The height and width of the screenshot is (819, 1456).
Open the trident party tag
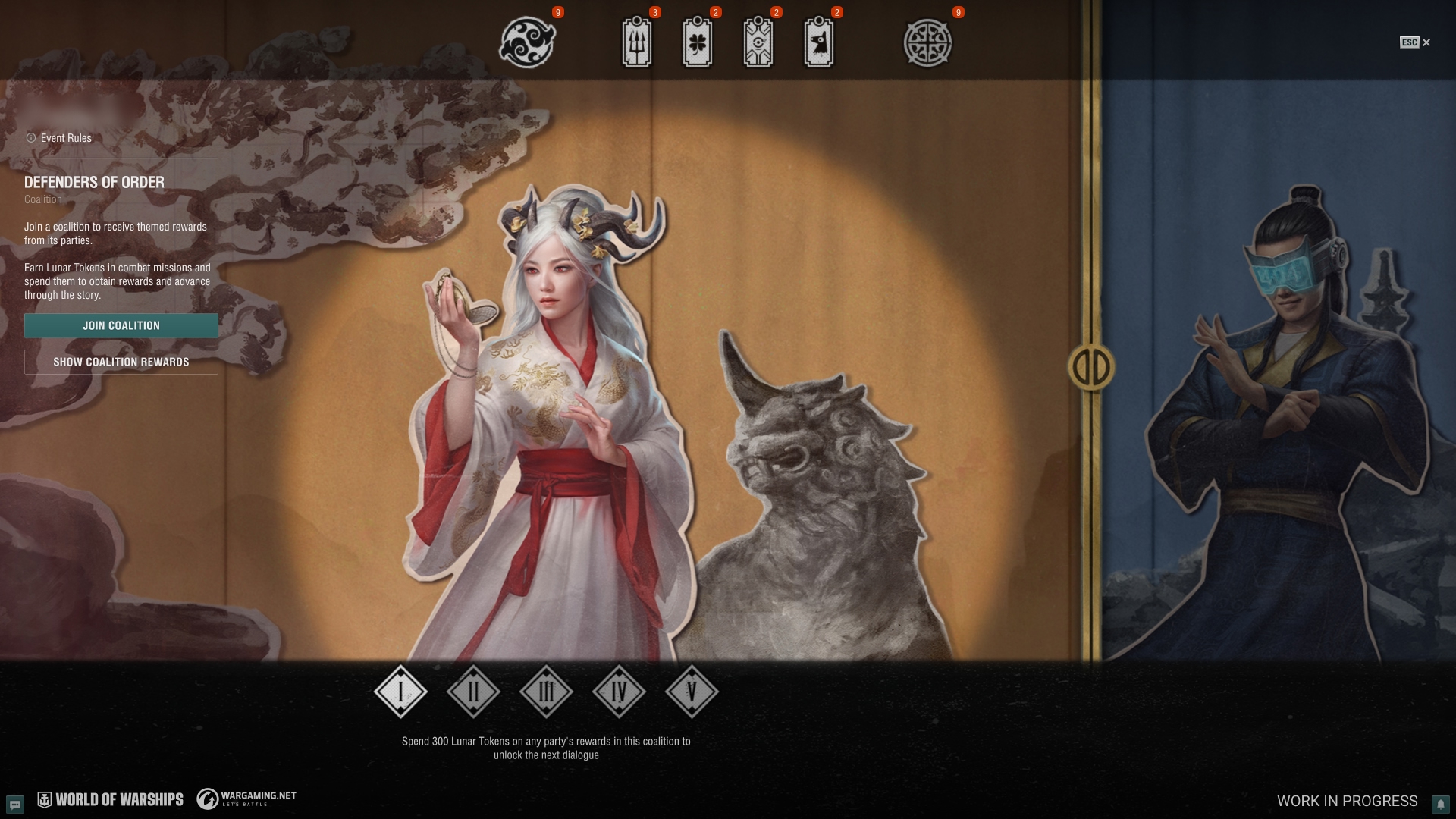click(637, 42)
